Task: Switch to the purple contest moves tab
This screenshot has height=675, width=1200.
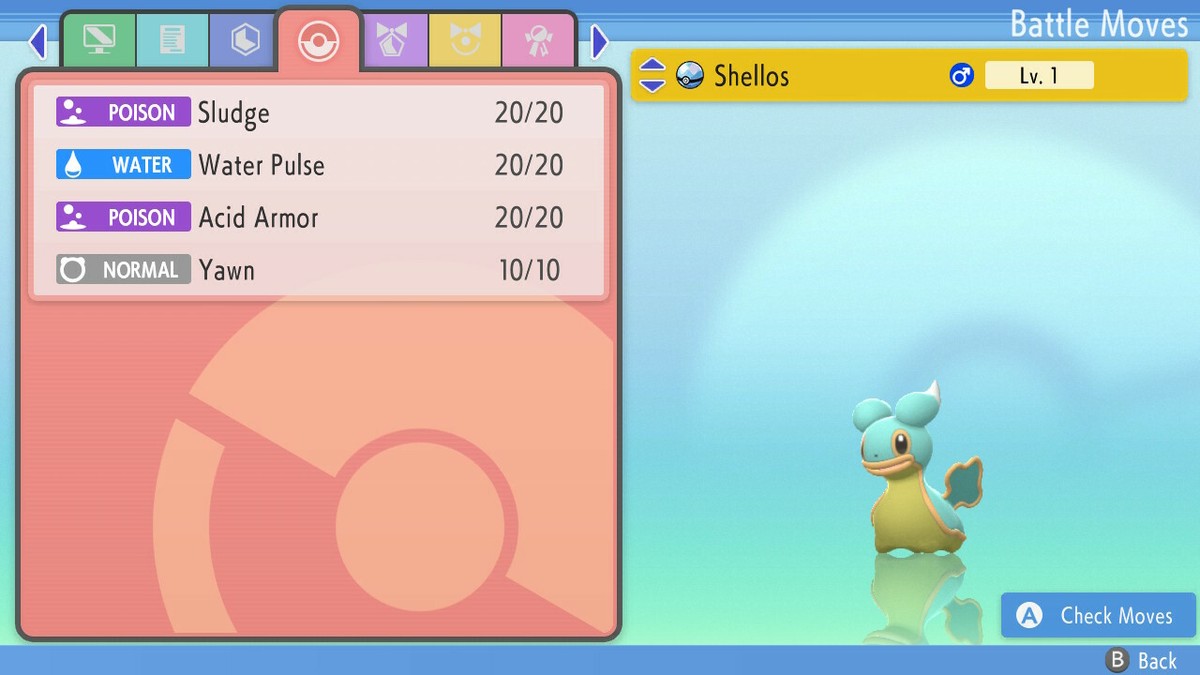Action: (393, 40)
